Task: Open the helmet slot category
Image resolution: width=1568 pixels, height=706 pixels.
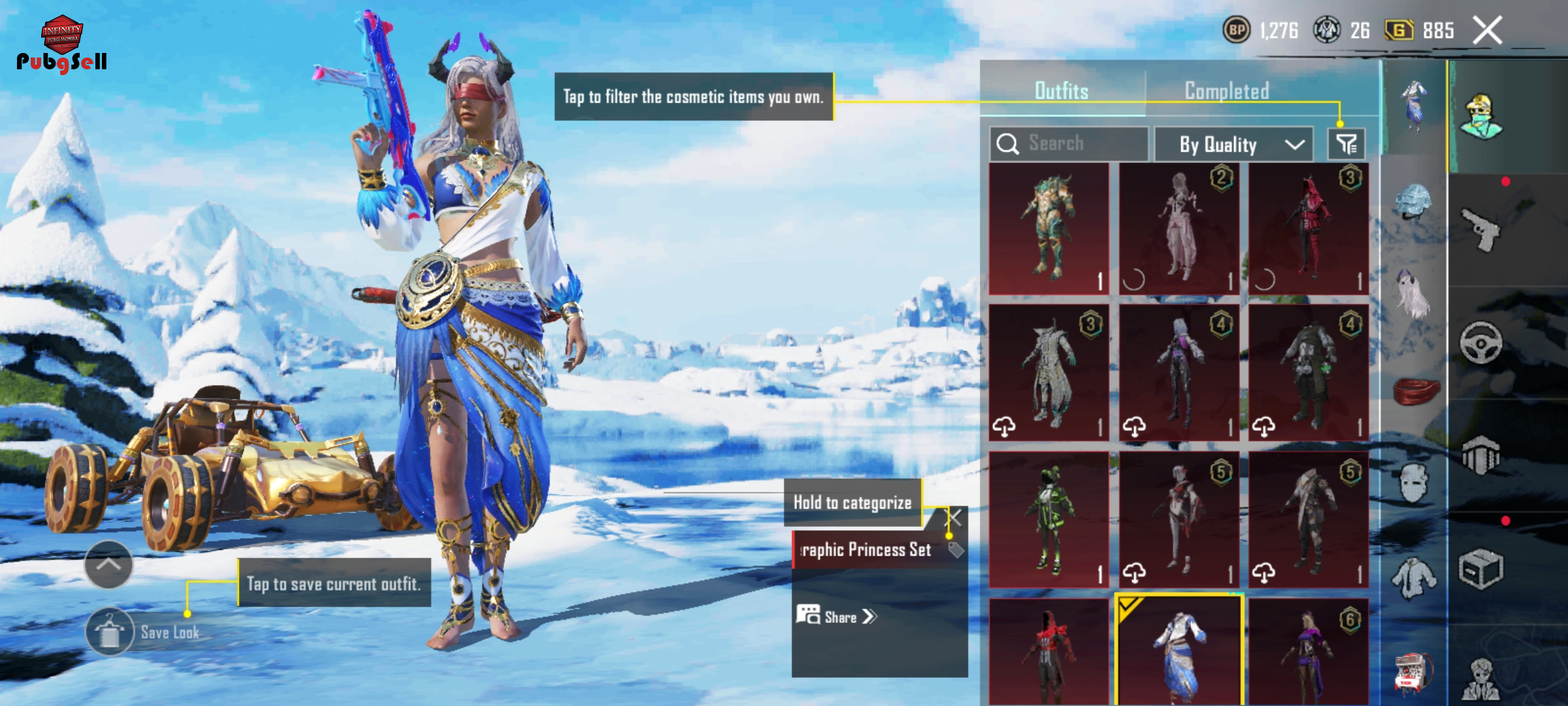Action: pyautogui.click(x=1413, y=202)
